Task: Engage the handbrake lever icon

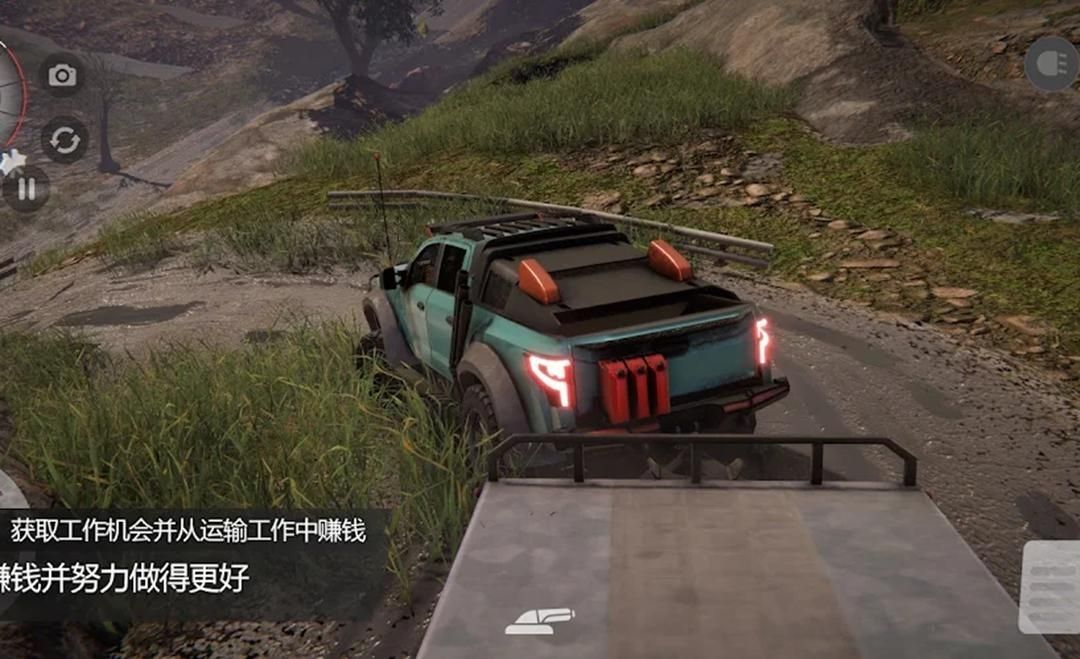Action: coord(539,620)
